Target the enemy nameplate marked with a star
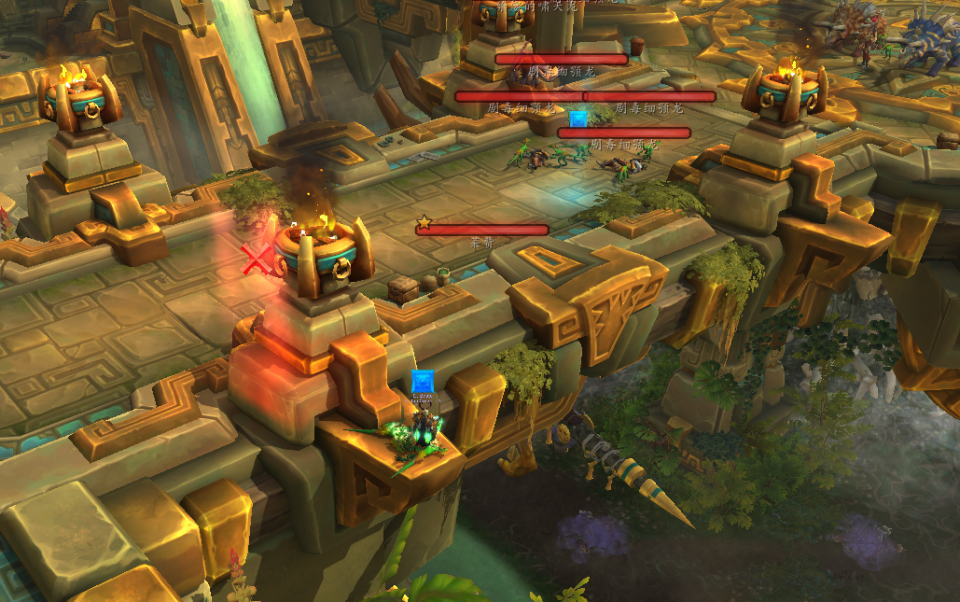 (483, 230)
